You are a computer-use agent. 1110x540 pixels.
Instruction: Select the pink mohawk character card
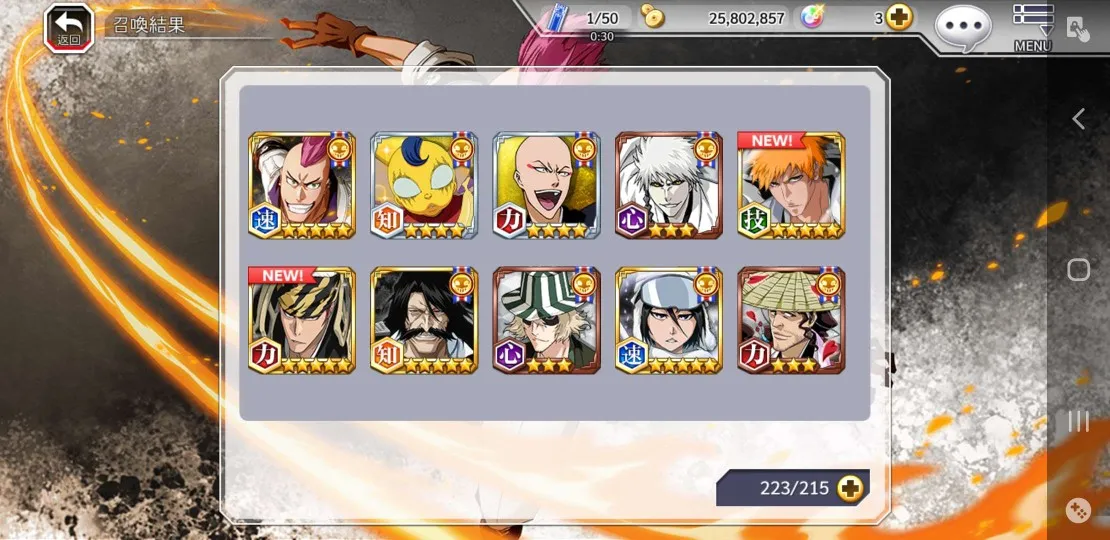pyautogui.click(x=302, y=185)
